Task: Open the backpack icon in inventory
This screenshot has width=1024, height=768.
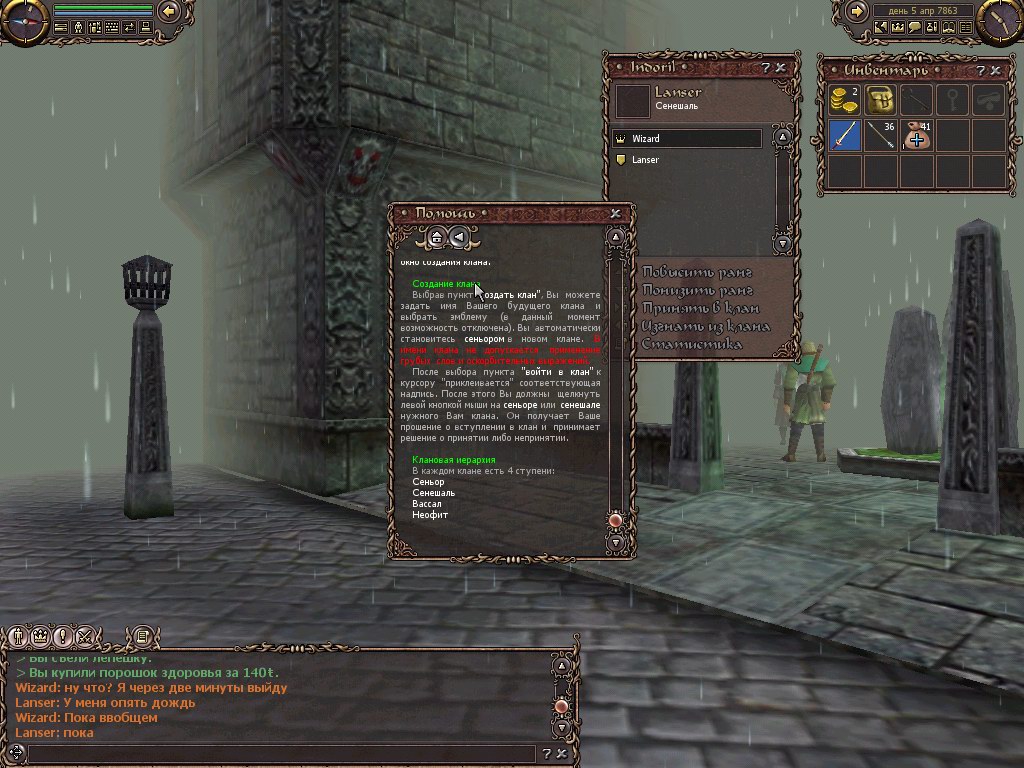Action: point(880,100)
